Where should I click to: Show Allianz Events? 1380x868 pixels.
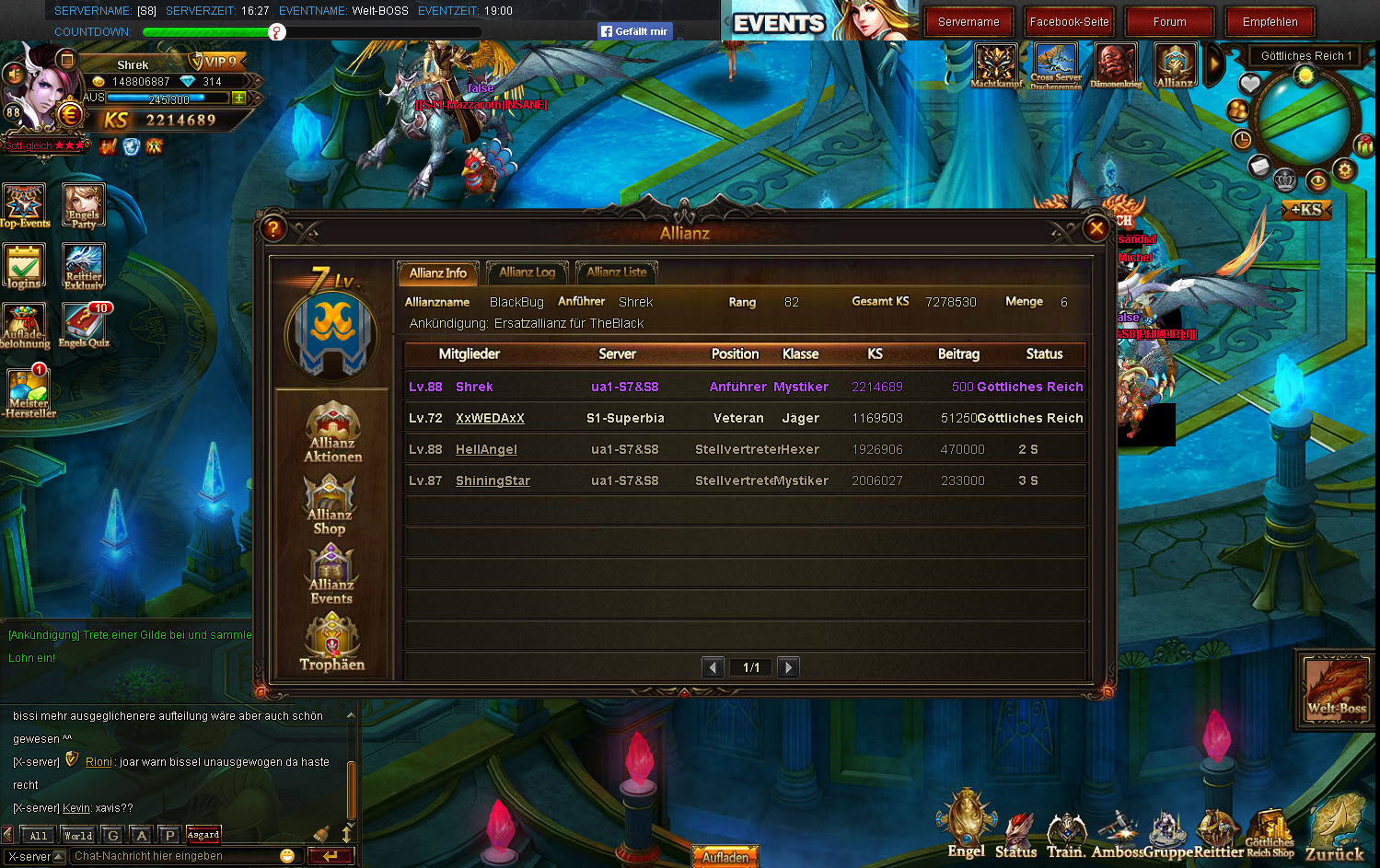pyautogui.click(x=331, y=575)
